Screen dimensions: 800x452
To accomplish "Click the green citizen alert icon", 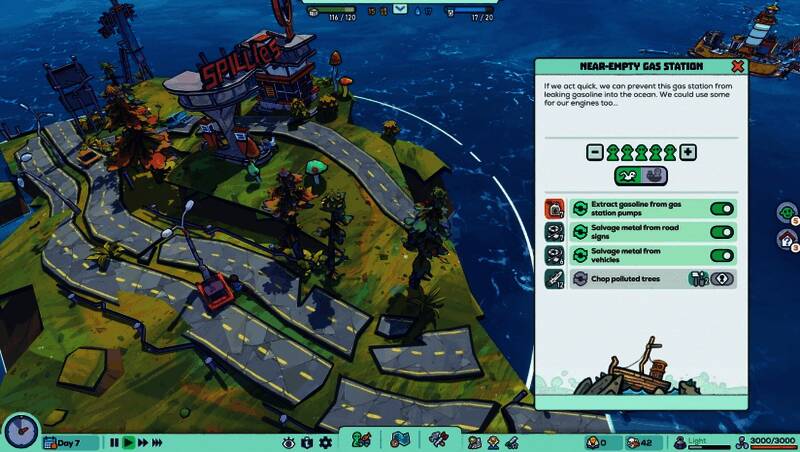I will [x=787, y=212].
